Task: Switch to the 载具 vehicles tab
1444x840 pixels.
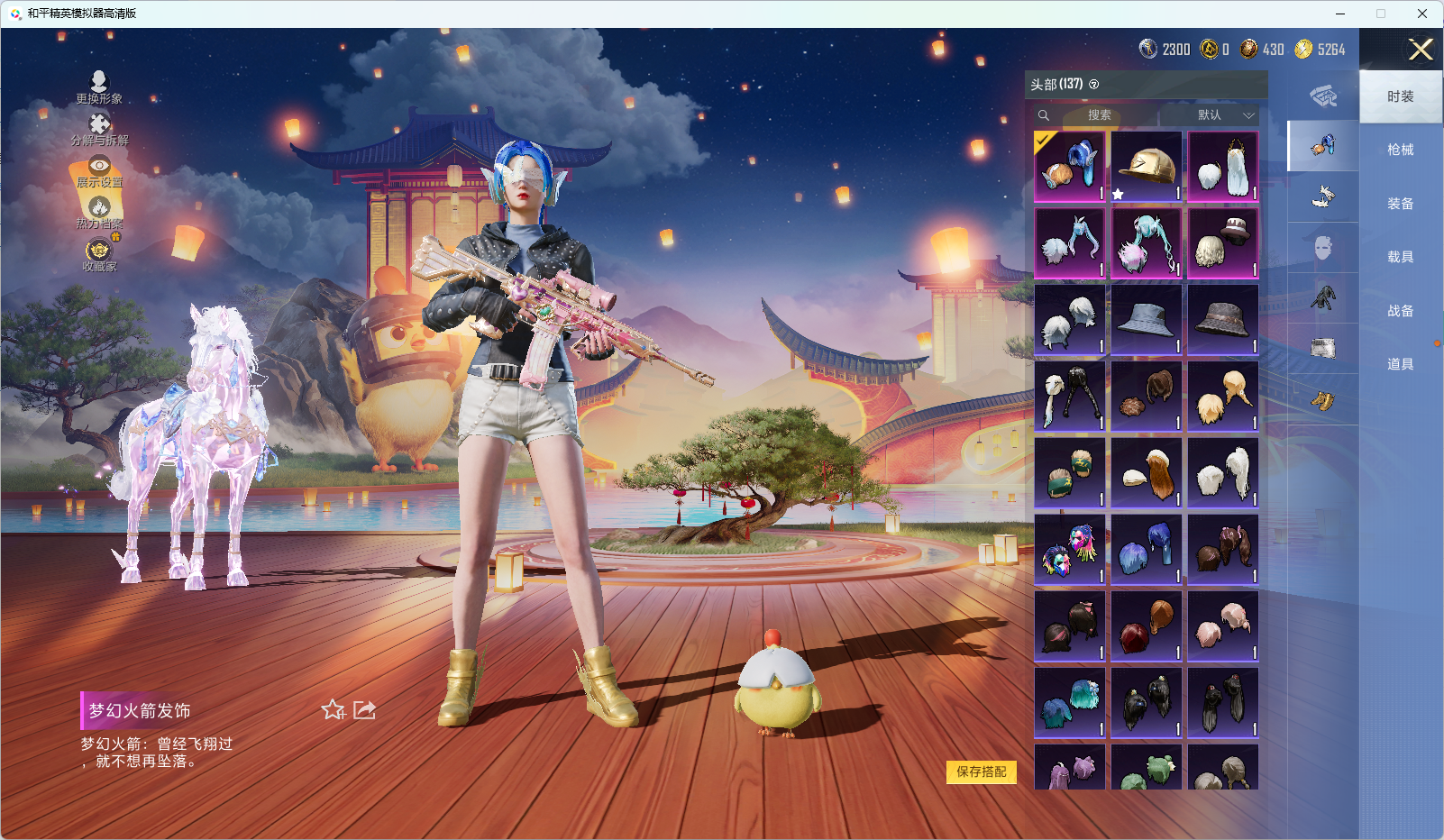Action: (1400, 257)
